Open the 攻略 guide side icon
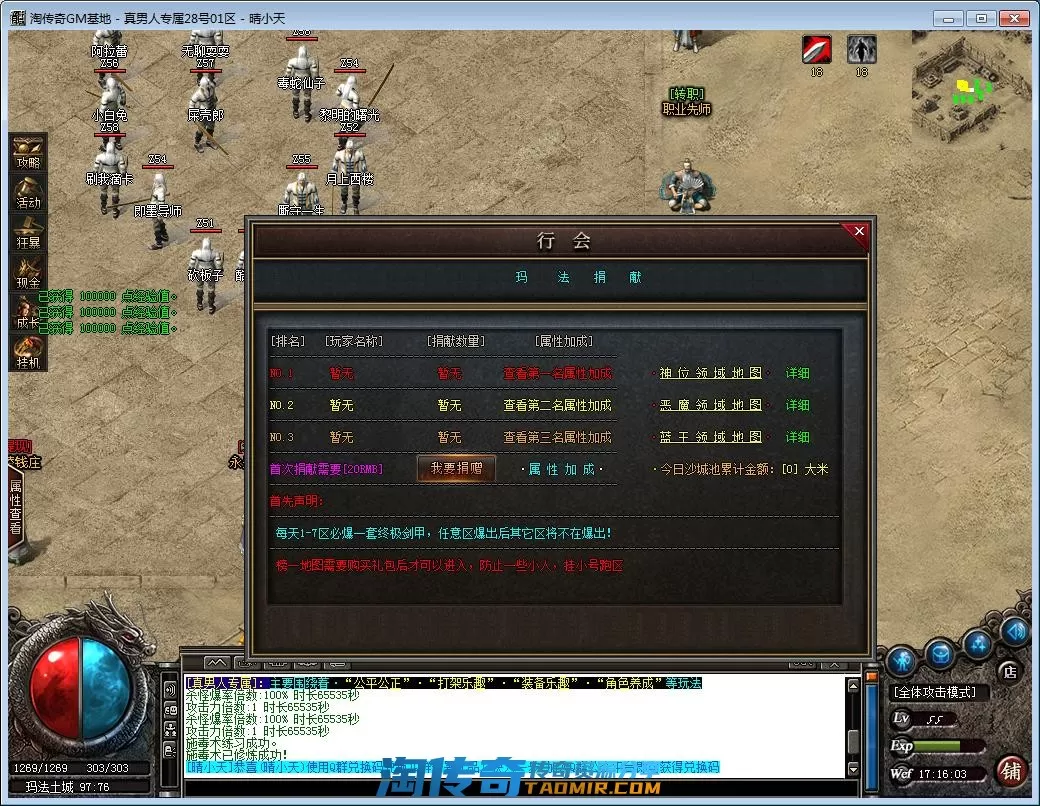Image resolution: width=1040 pixels, height=806 pixels. pos(27,154)
